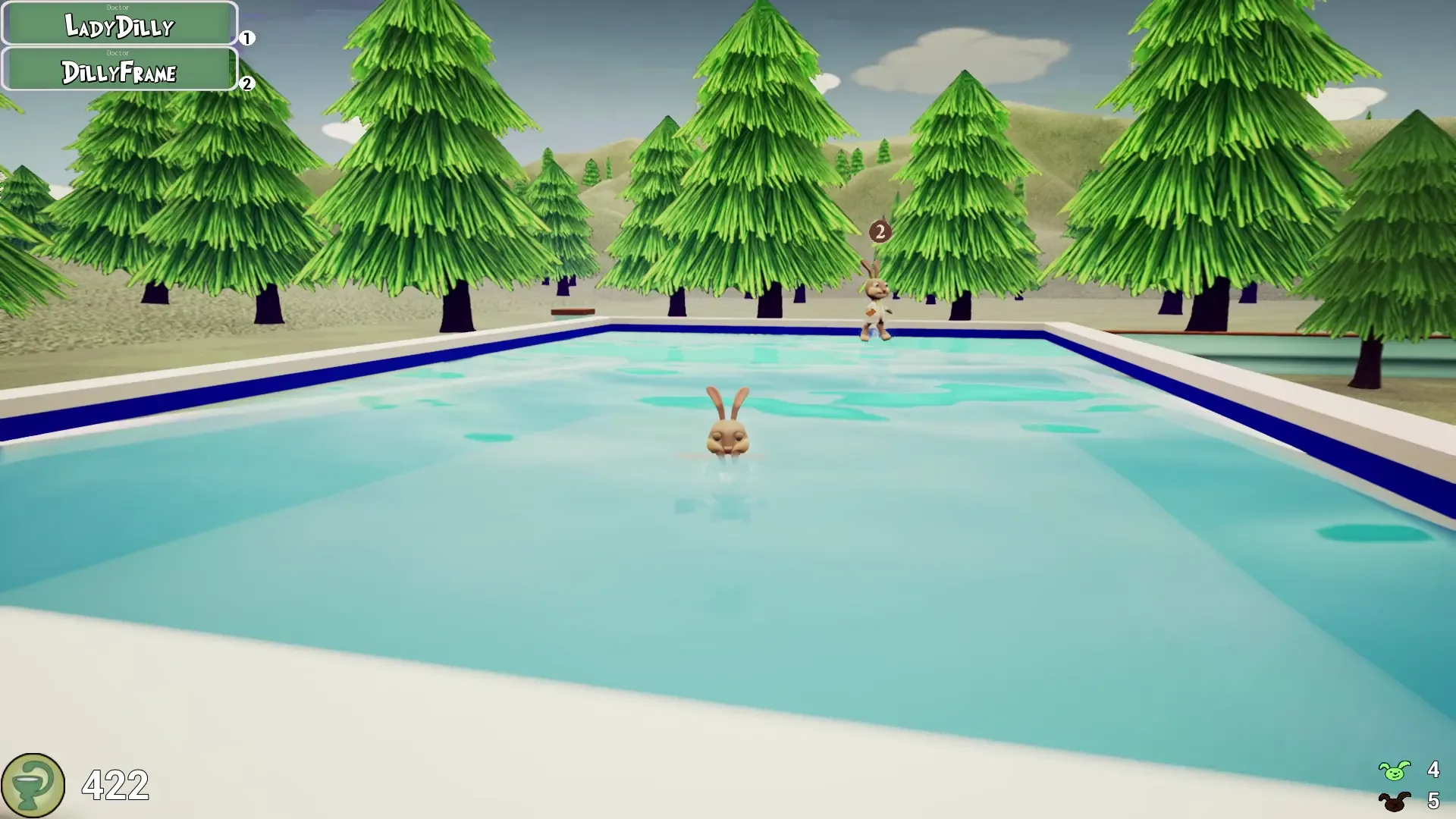Image resolution: width=1456 pixels, height=819 pixels.
Task: Click the Doctor label above DillyFrame
Action: tap(119, 54)
